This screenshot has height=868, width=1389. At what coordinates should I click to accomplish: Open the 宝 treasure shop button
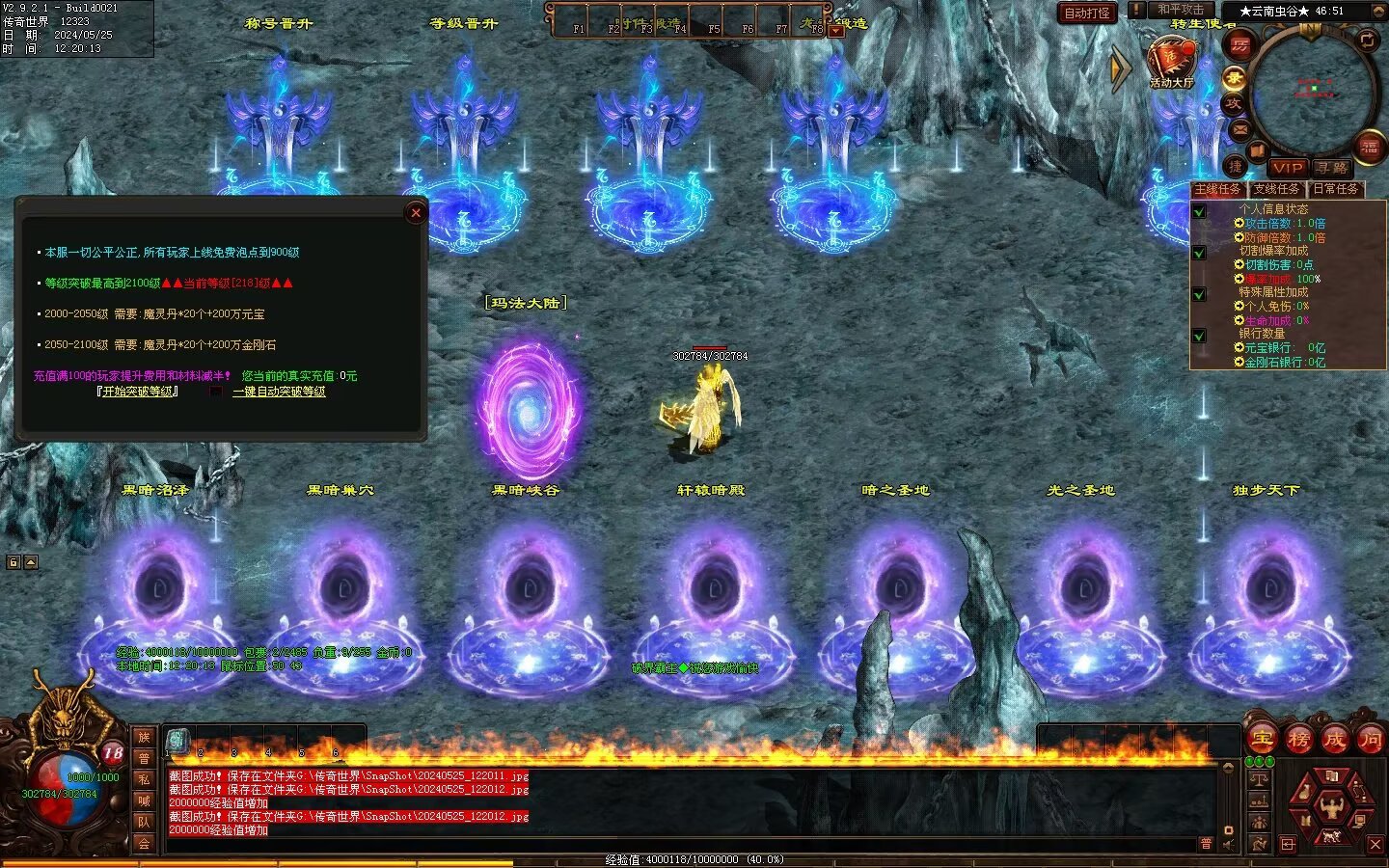click(1262, 740)
